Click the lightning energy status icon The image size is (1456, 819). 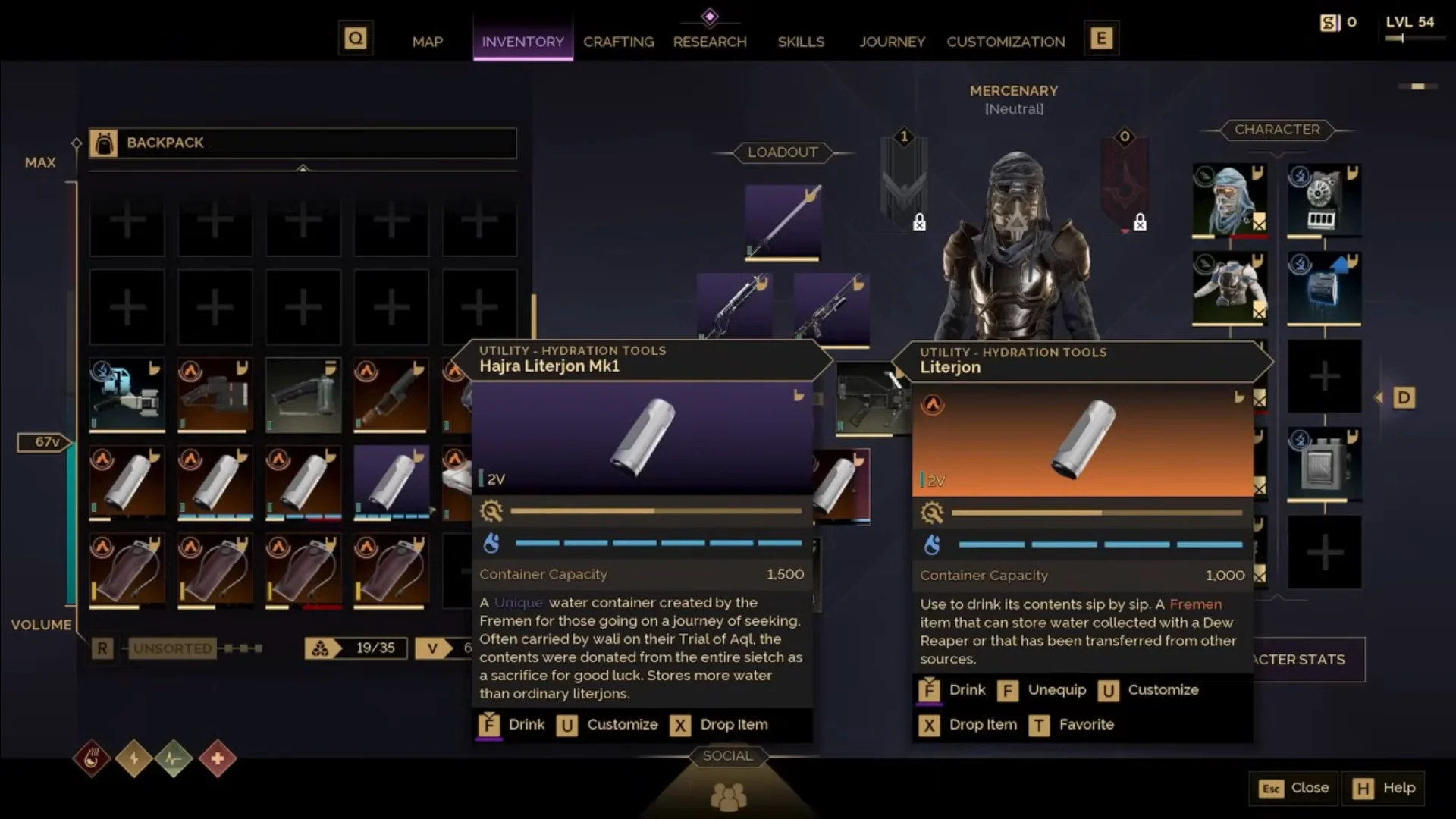[x=134, y=758]
